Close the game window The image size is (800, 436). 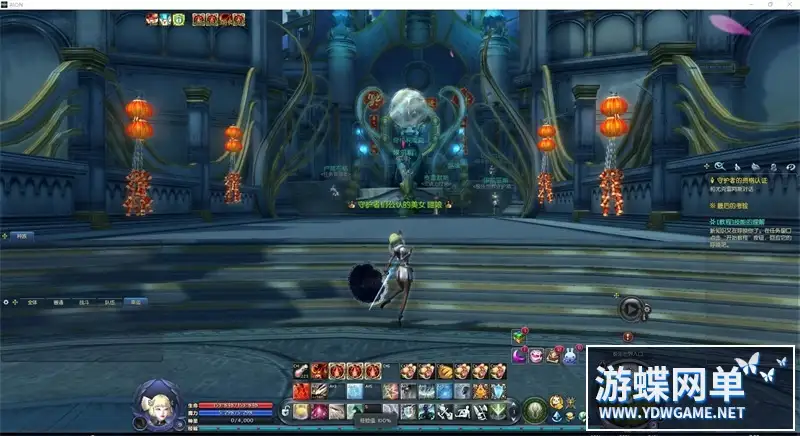pos(788,5)
